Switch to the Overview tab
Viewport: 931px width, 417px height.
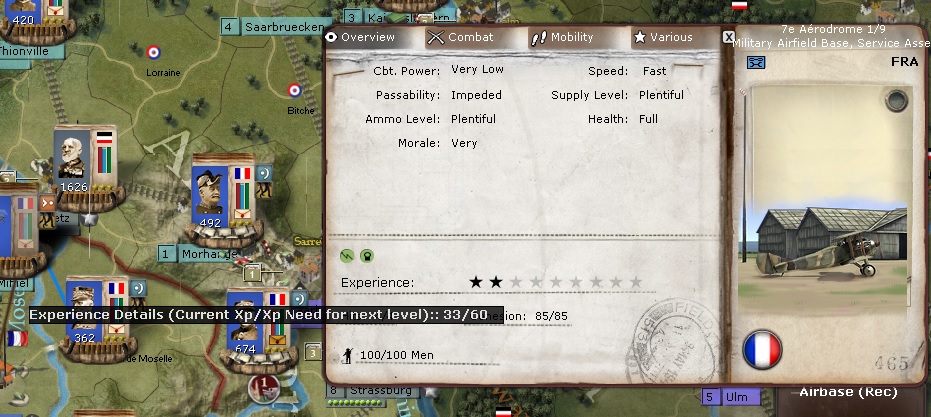pyautogui.click(x=362, y=38)
